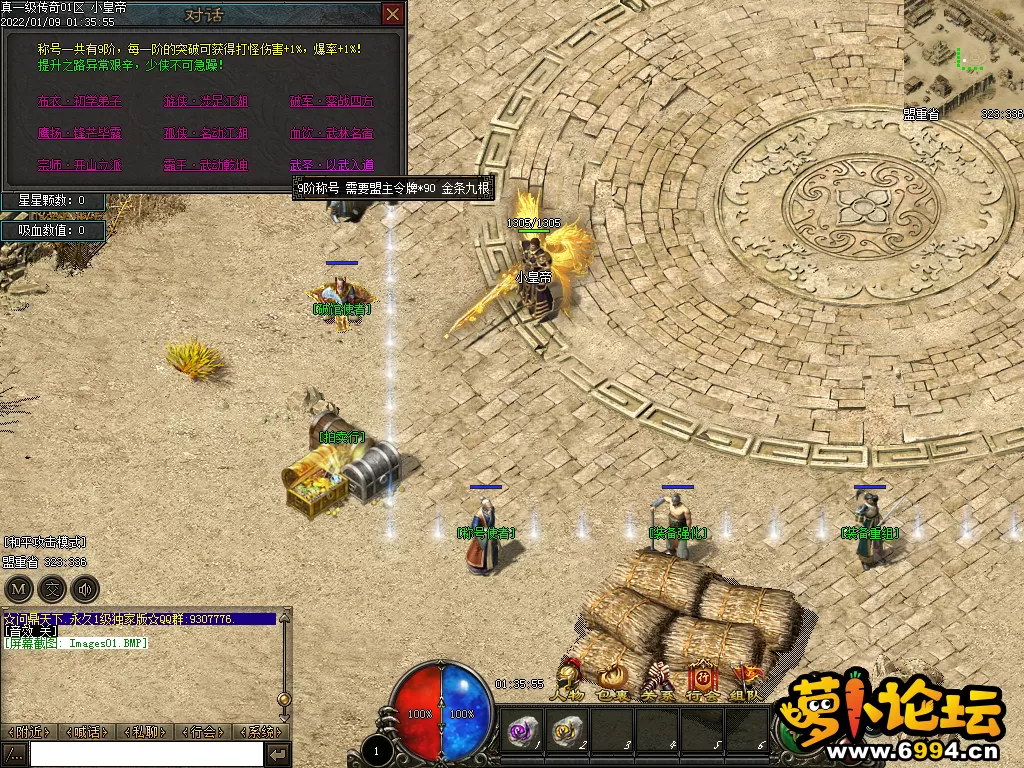The height and width of the screenshot is (768, 1024).
Task: Choose the 孤侠·名动江湖 title option
Action: [206, 133]
